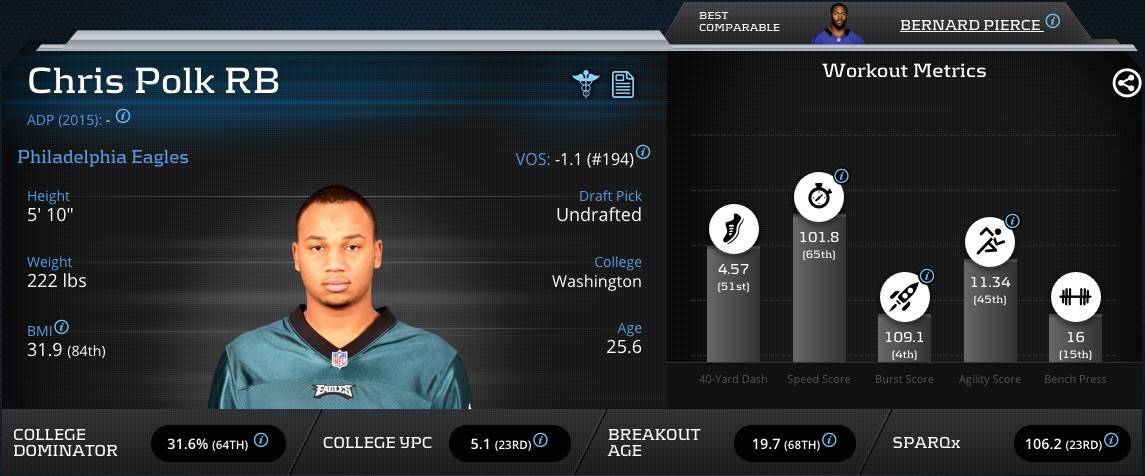Open Bernard Pierce comparable player link
The height and width of the screenshot is (476, 1145).
[970, 25]
